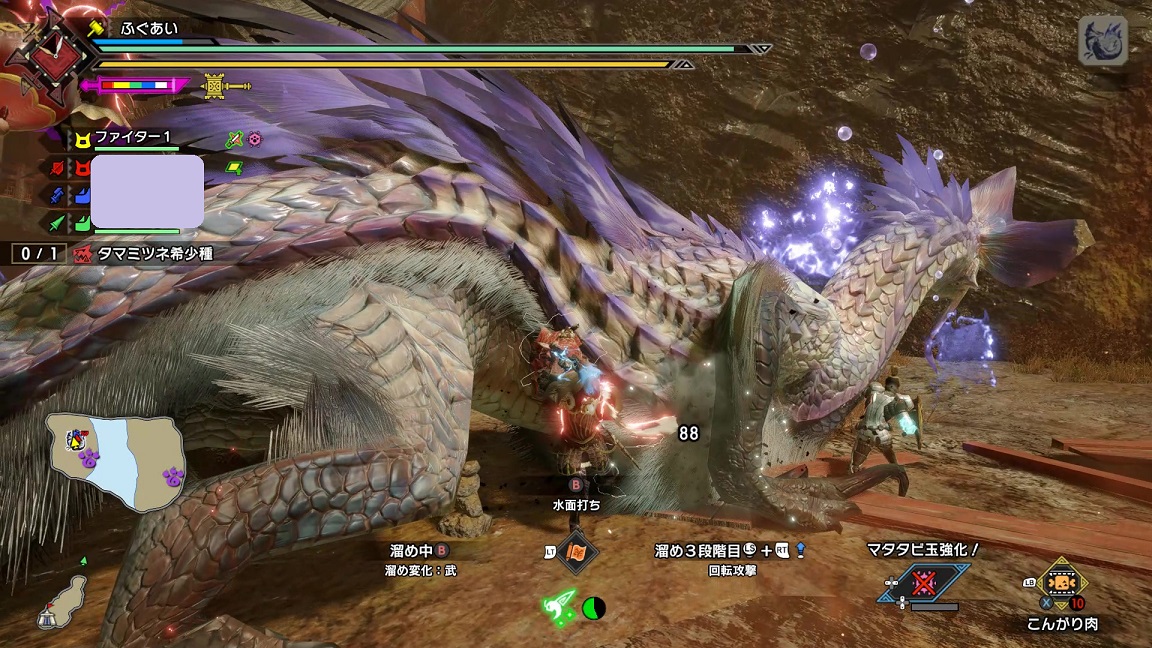
Task: Open the arena minimap
Action: (x=114, y=460)
